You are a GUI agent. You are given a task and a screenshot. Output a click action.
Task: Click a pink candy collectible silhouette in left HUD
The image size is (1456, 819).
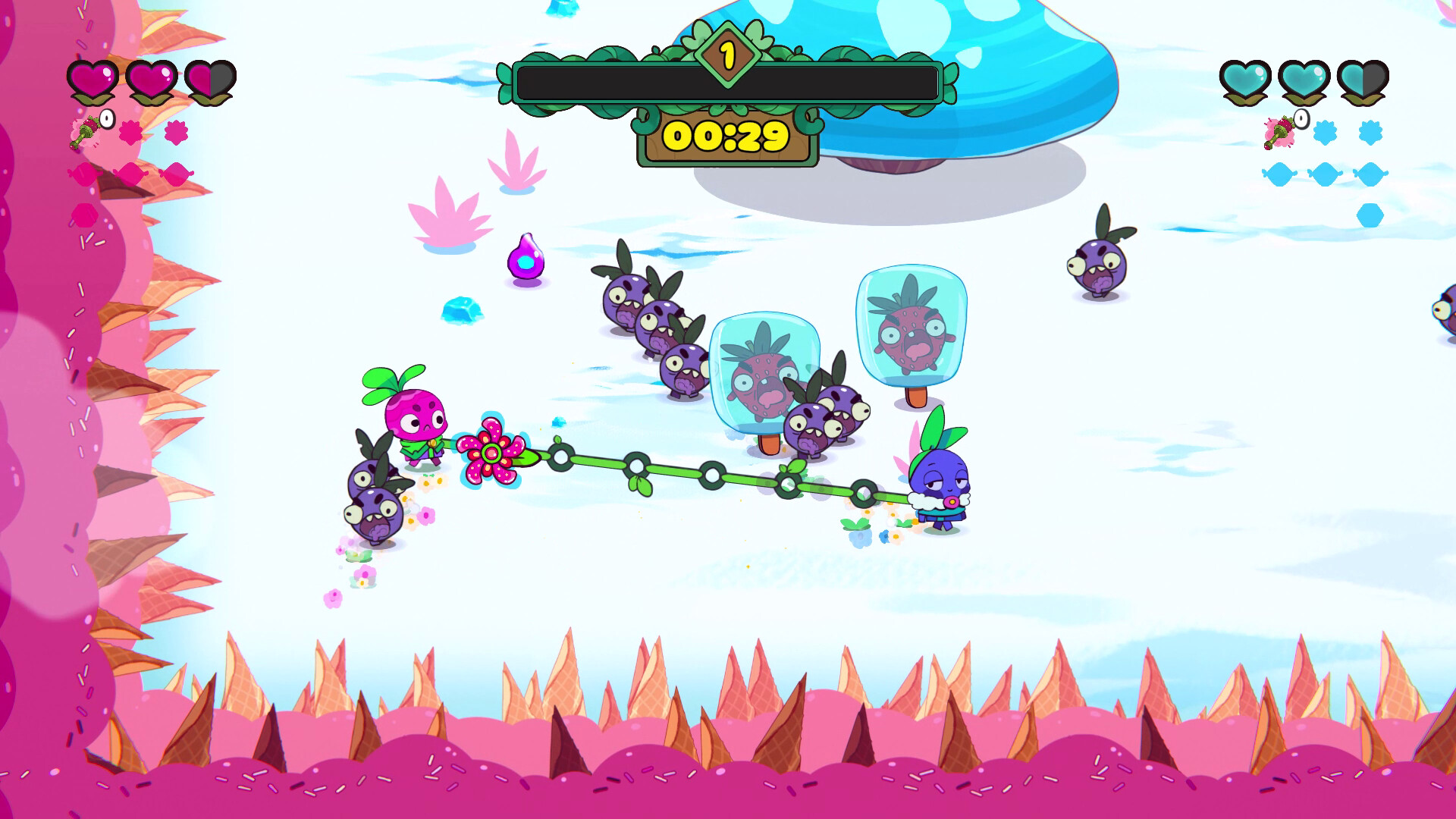[130, 174]
